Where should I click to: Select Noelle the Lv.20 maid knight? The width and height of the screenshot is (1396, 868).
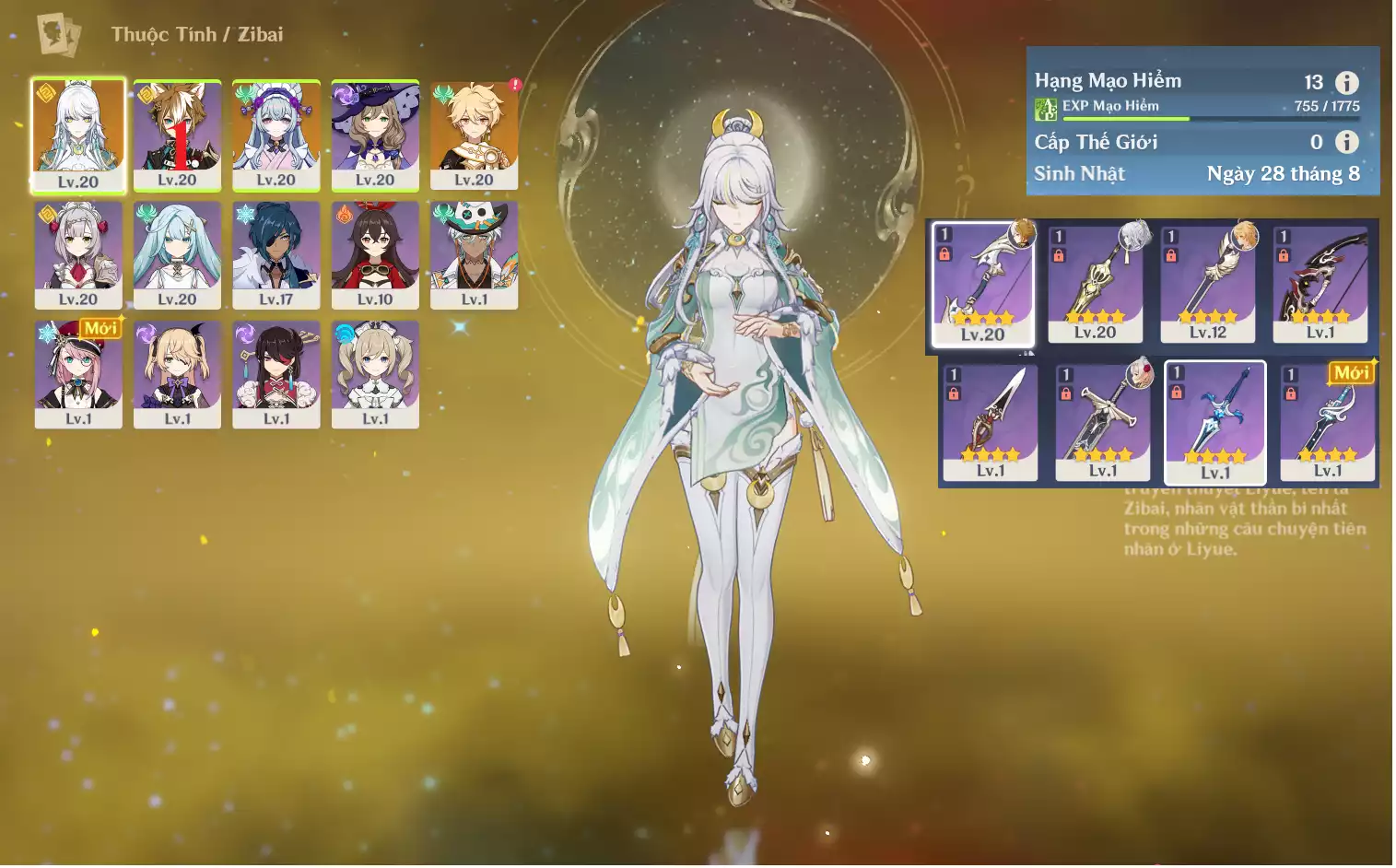coord(78,254)
